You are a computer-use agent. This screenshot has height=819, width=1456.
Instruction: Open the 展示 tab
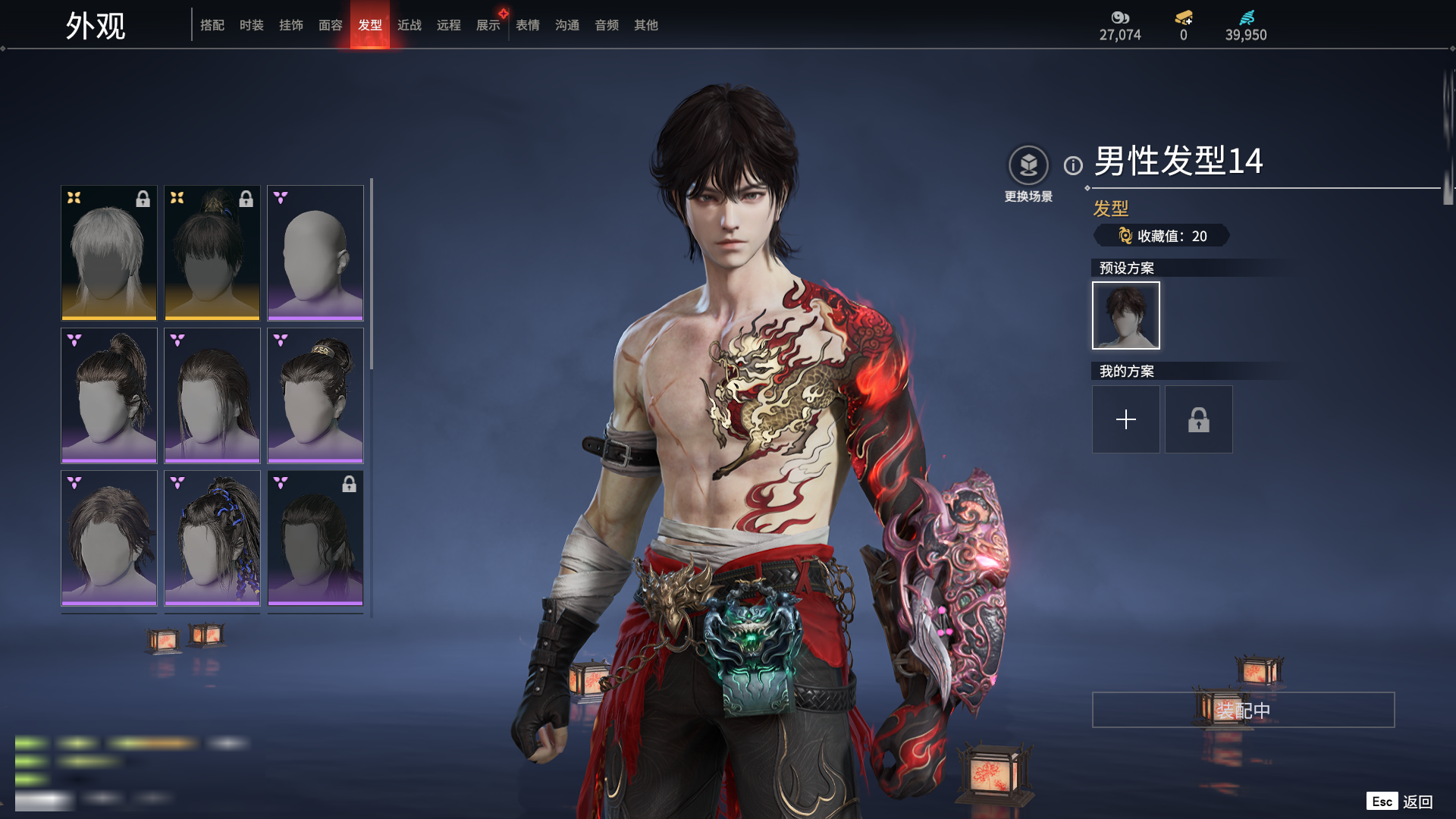488,25
